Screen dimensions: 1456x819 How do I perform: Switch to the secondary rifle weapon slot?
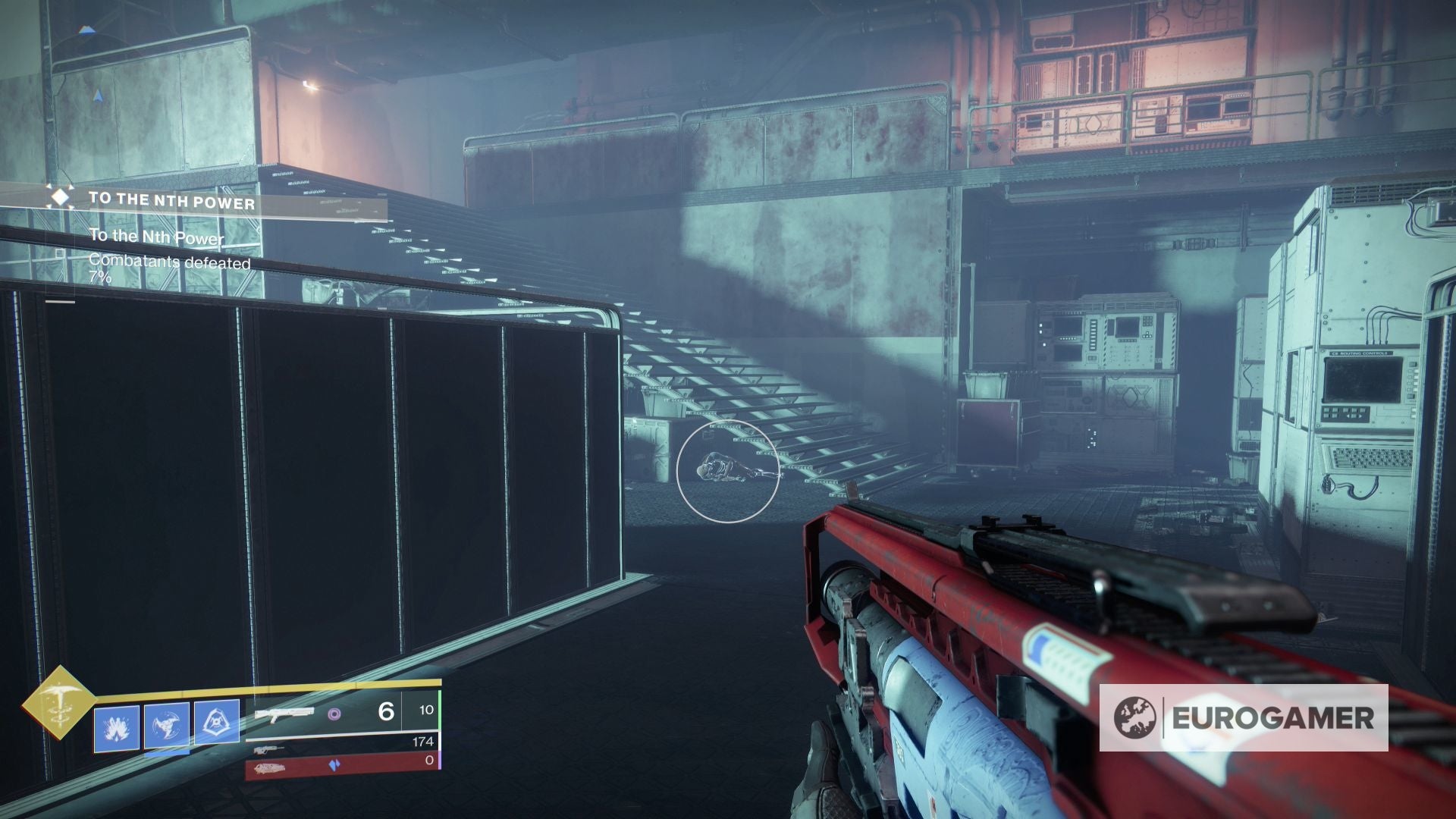270,750
